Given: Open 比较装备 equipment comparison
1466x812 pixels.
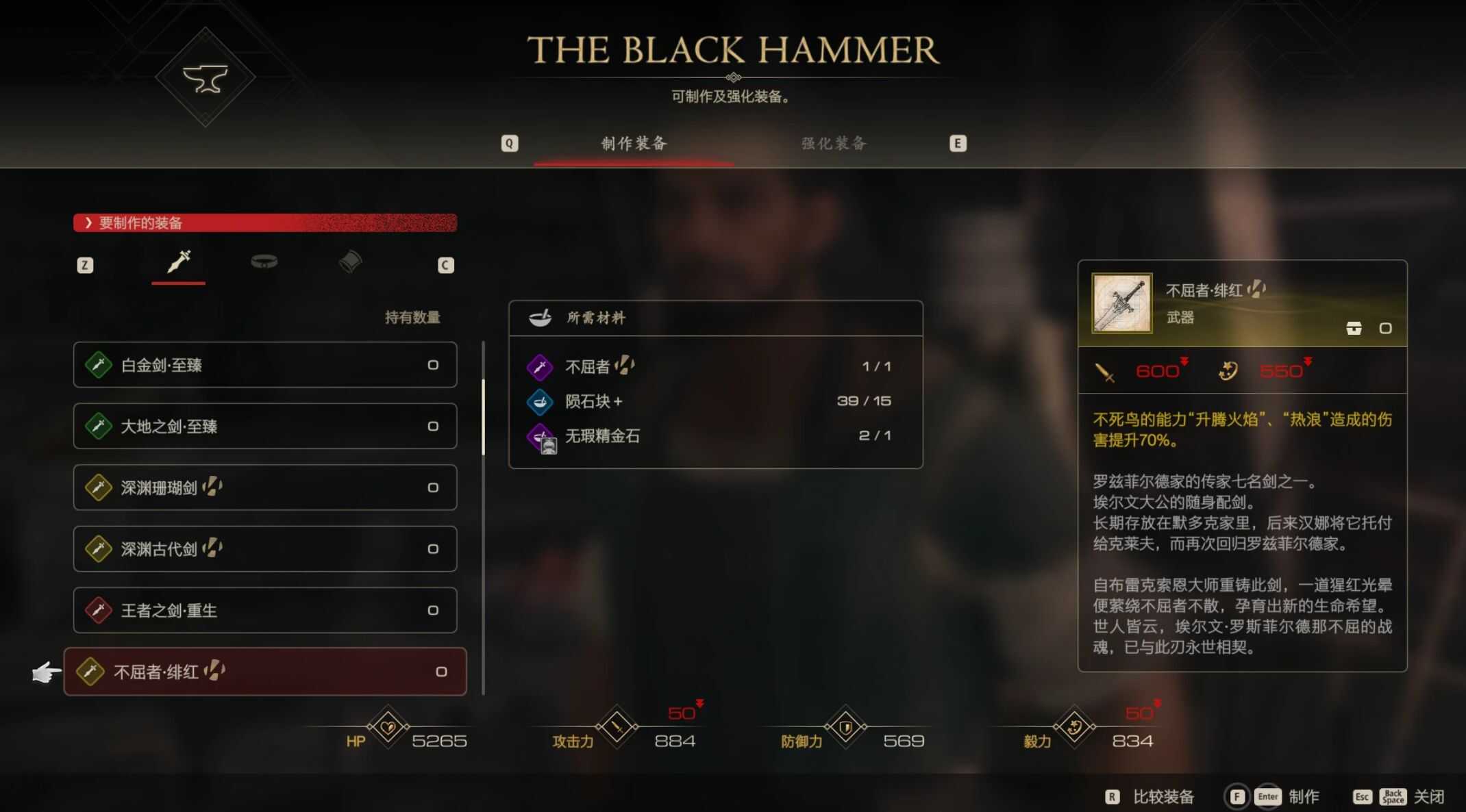Looking at the screenshot, I should coord(1163,796).
